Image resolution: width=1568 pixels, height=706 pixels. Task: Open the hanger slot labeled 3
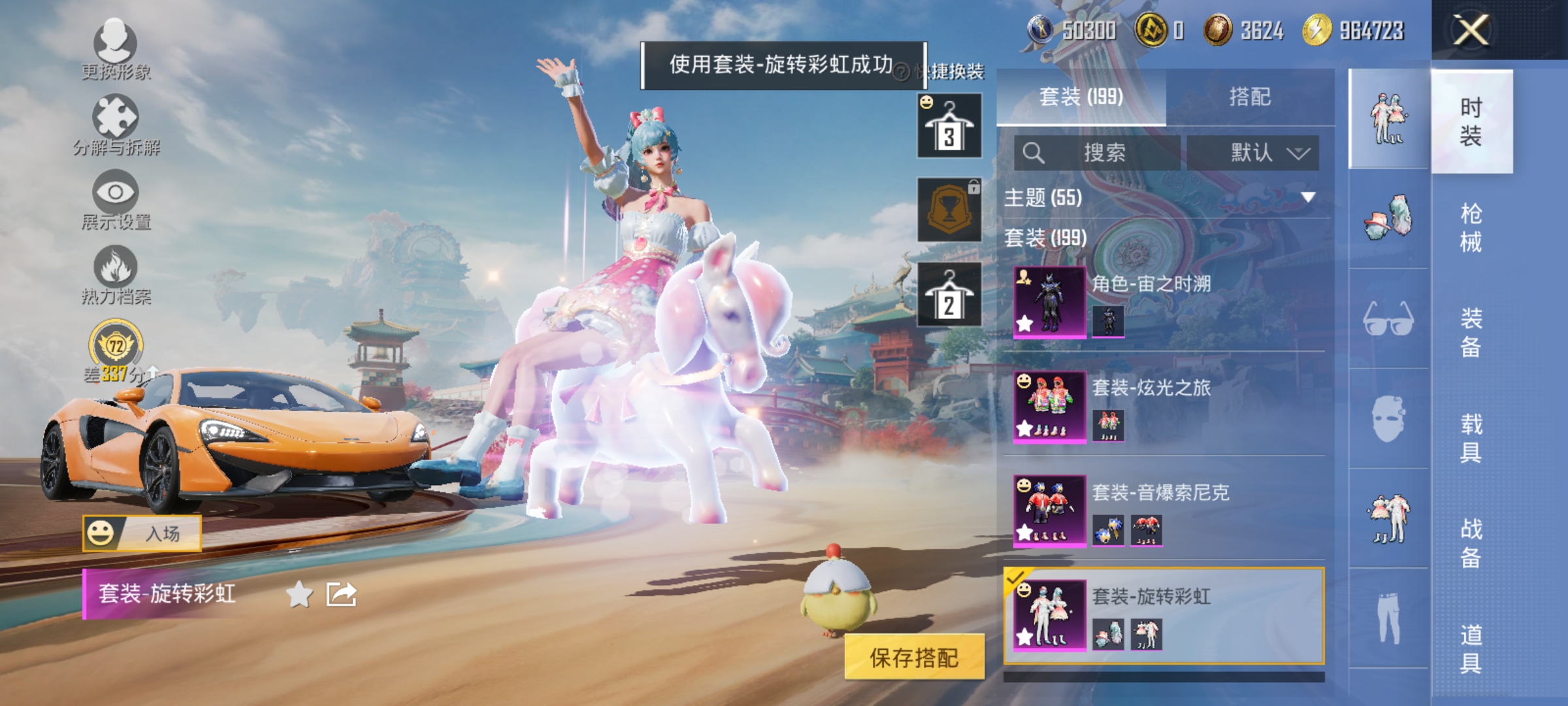coord(949,124)
